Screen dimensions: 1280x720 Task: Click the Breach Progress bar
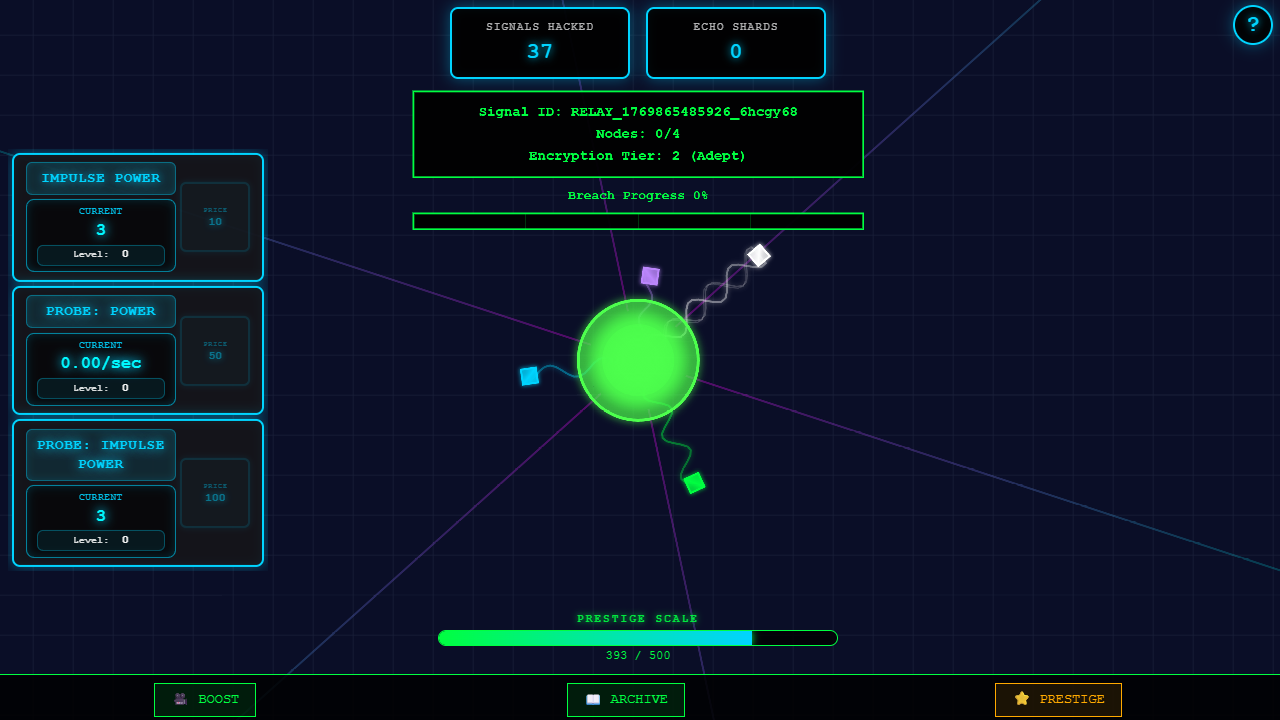coord(638,221)
